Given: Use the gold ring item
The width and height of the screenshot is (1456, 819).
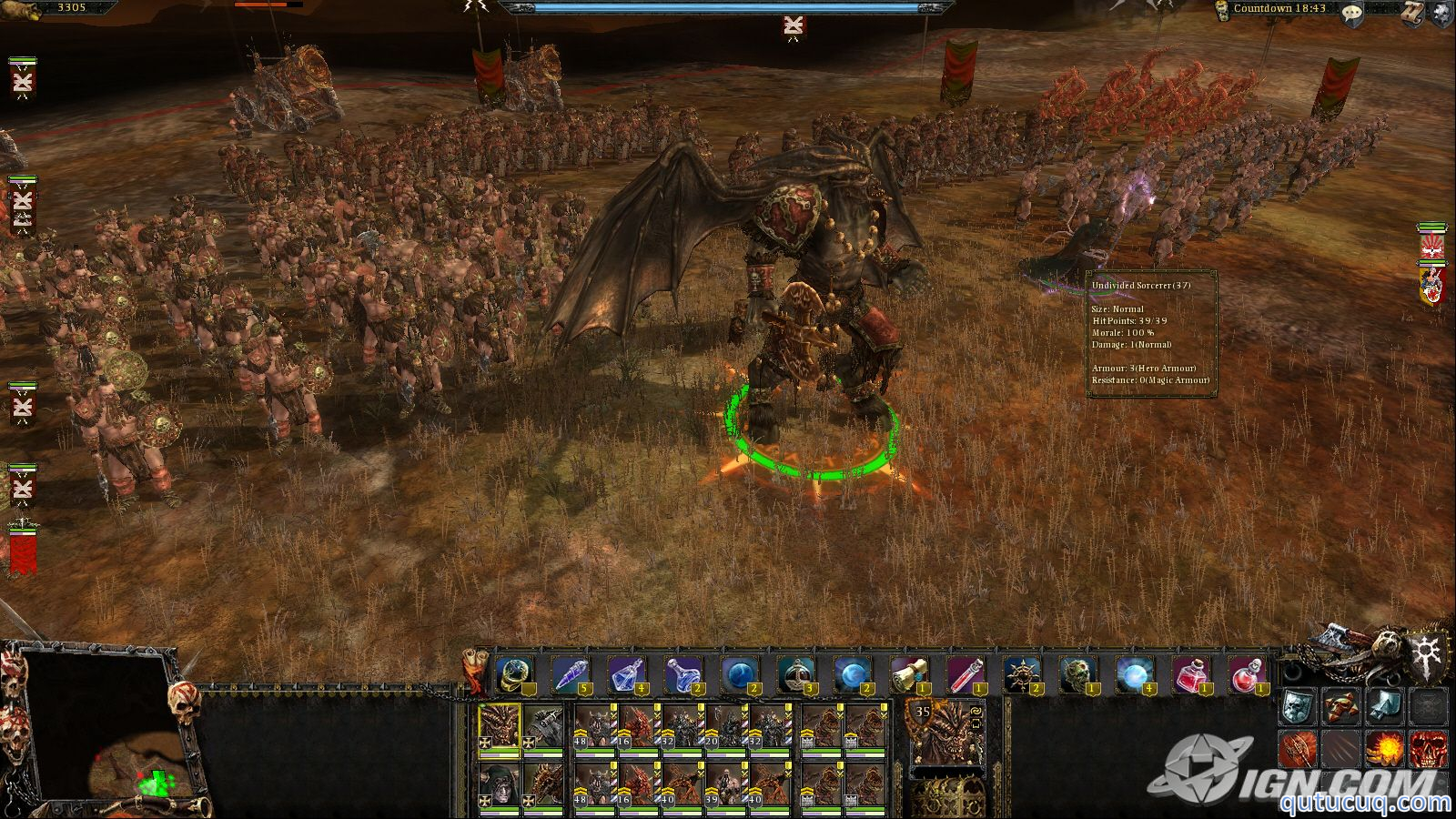Looking at the screenshot, I should pyautogui.click(x=516, y=675).
